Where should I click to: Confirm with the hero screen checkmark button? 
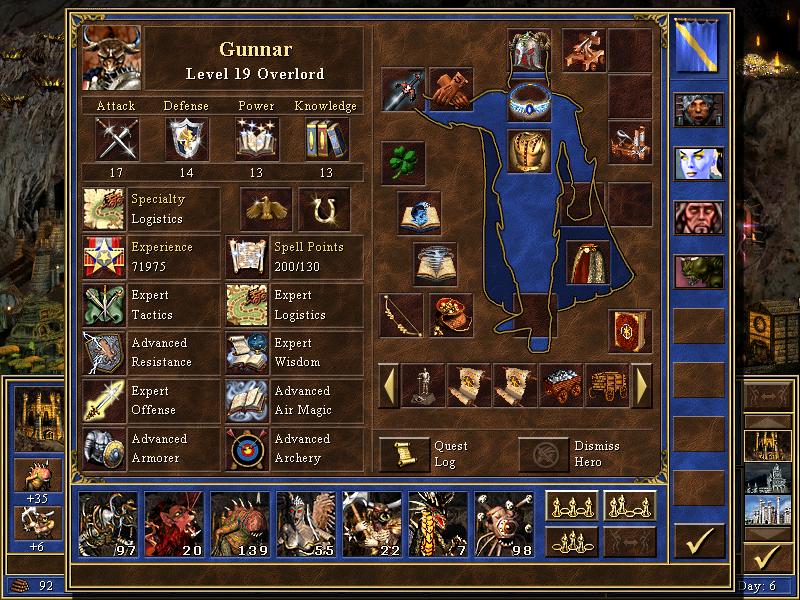[698, 541]
